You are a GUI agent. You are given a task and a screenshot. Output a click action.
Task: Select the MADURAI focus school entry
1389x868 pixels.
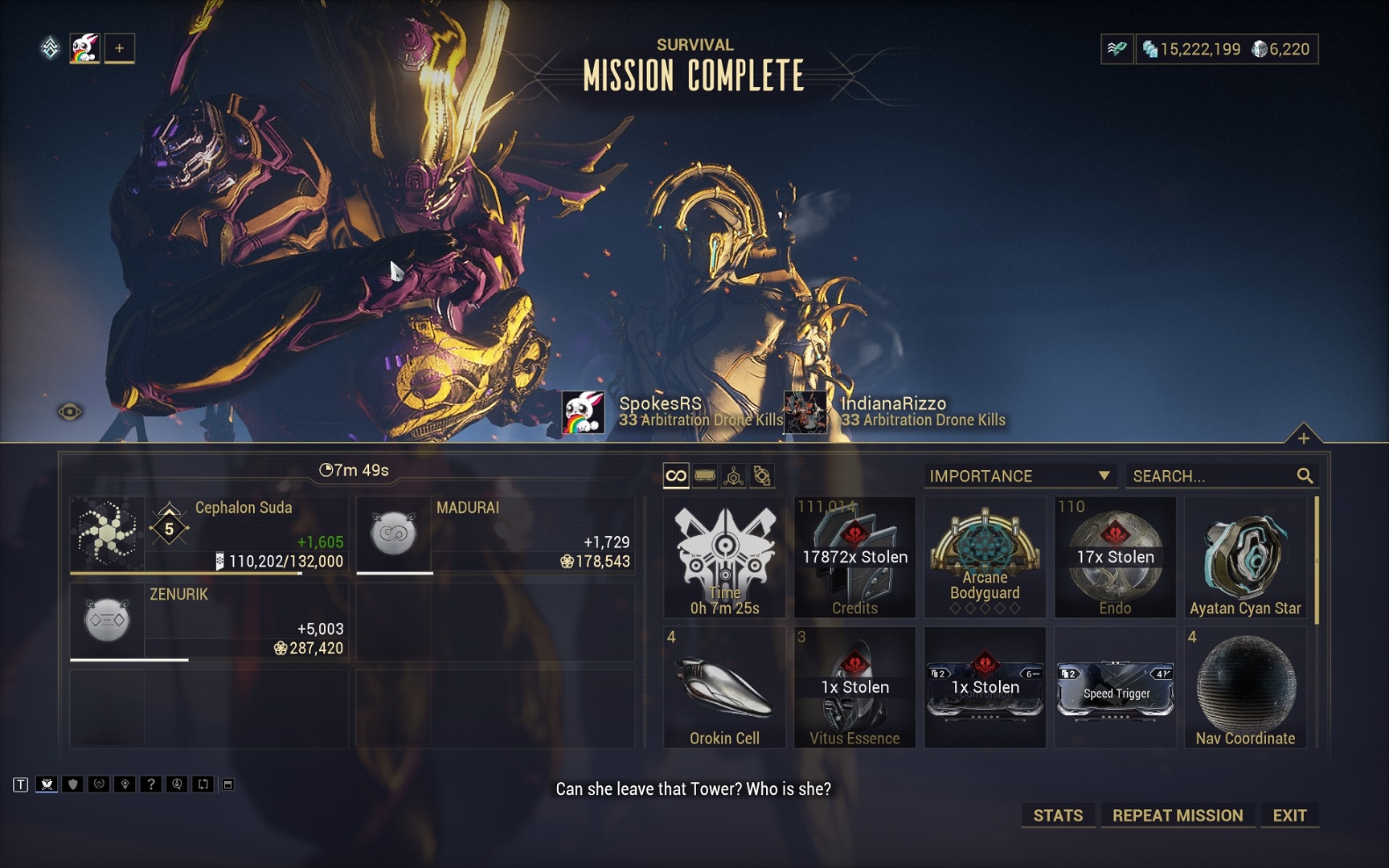(495, 534)
